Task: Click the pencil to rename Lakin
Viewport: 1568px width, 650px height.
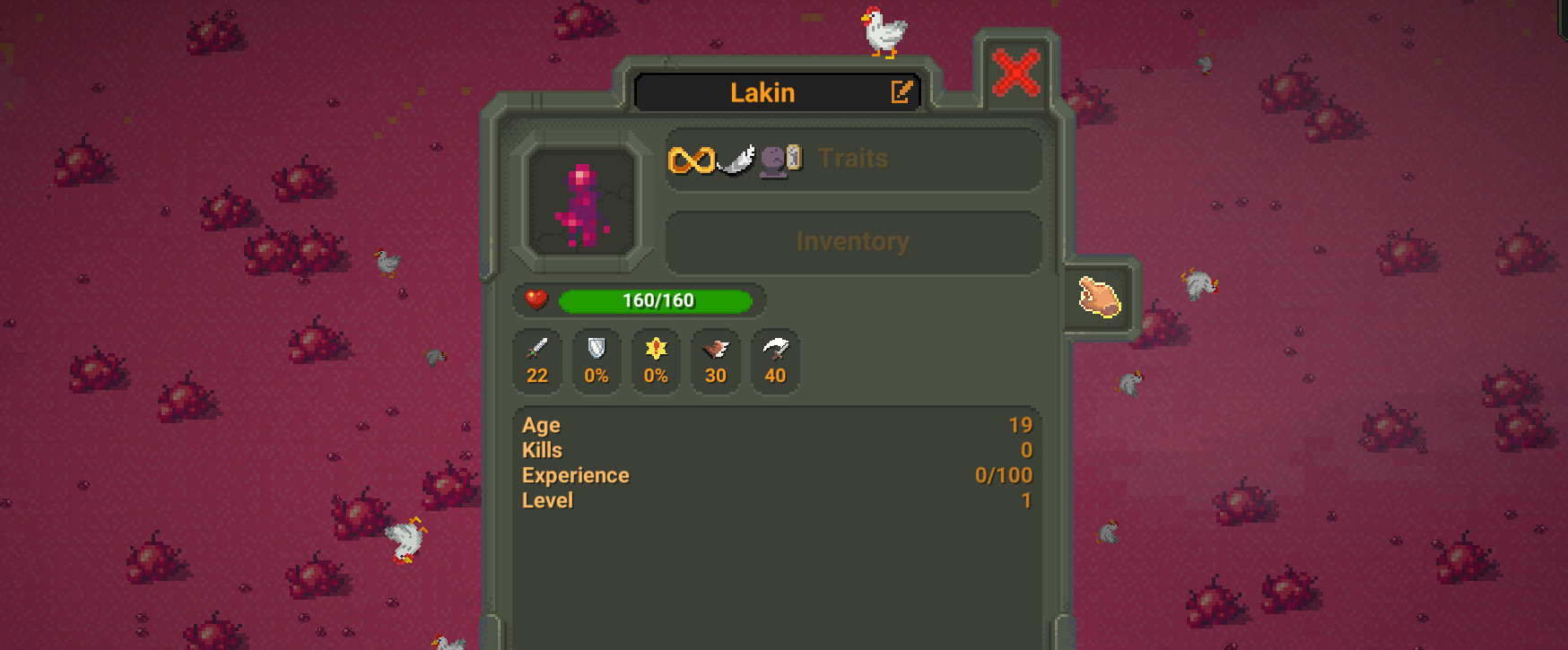Action: tap(902, 91)
